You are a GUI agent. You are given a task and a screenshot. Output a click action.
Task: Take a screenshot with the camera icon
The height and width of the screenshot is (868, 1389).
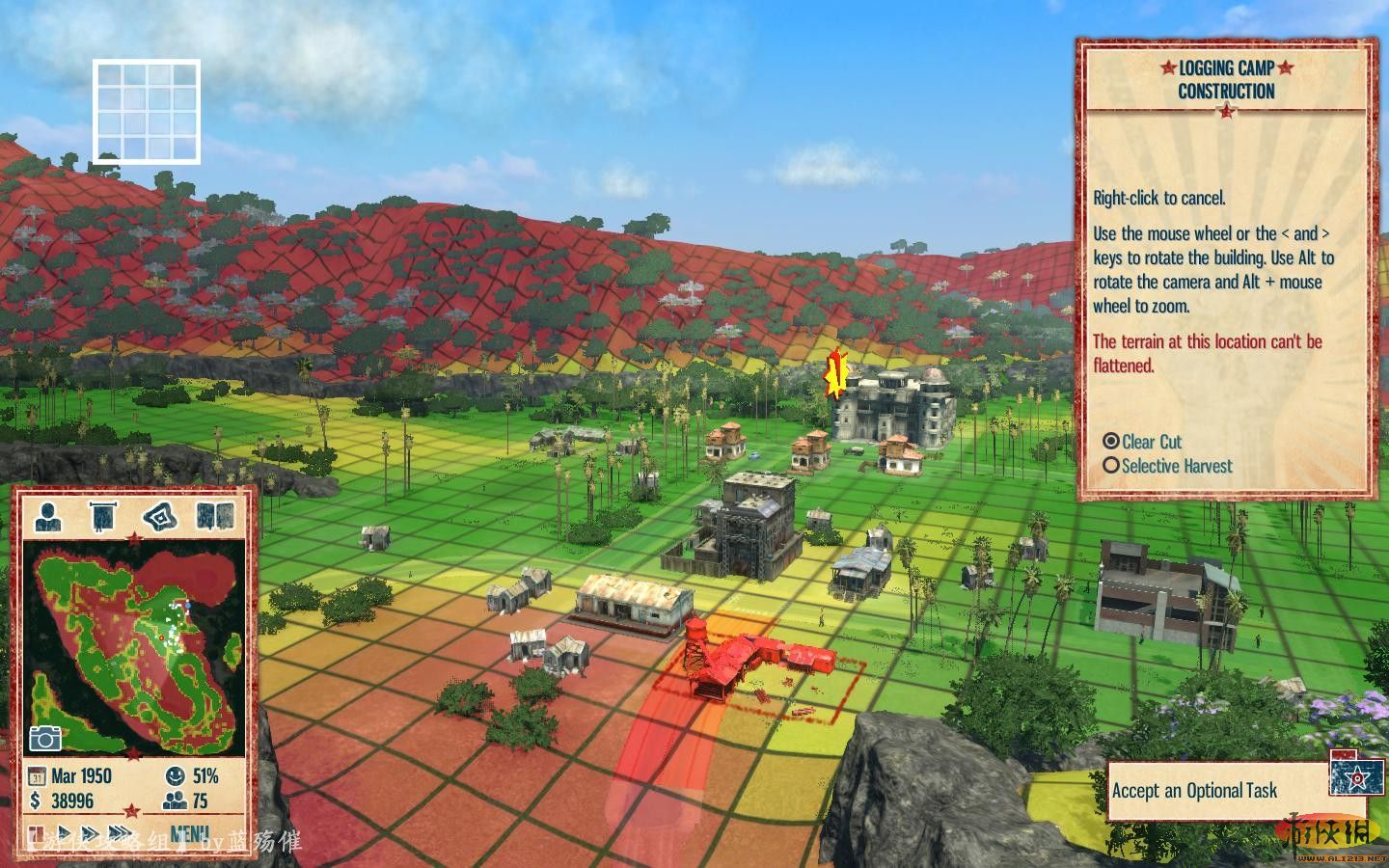tap(44, 739)
